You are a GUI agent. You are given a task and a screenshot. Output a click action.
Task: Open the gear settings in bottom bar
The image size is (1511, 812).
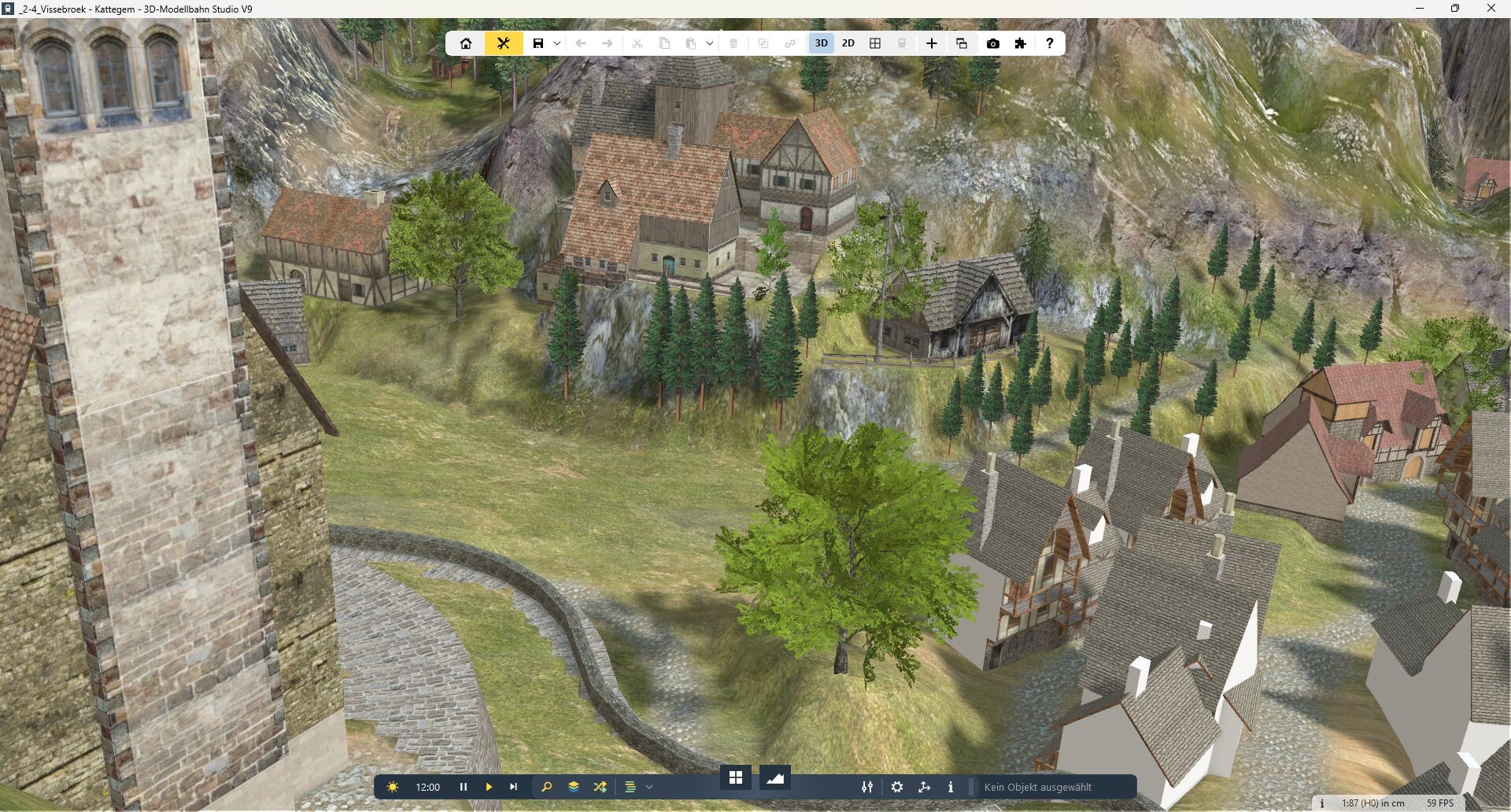[897, 787]
